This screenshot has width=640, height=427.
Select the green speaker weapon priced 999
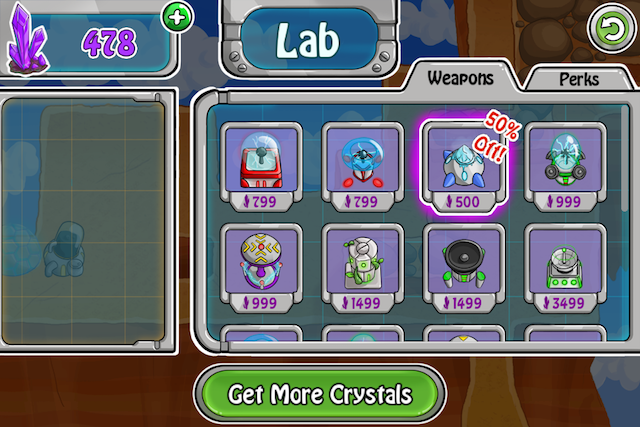click(565, 165)
